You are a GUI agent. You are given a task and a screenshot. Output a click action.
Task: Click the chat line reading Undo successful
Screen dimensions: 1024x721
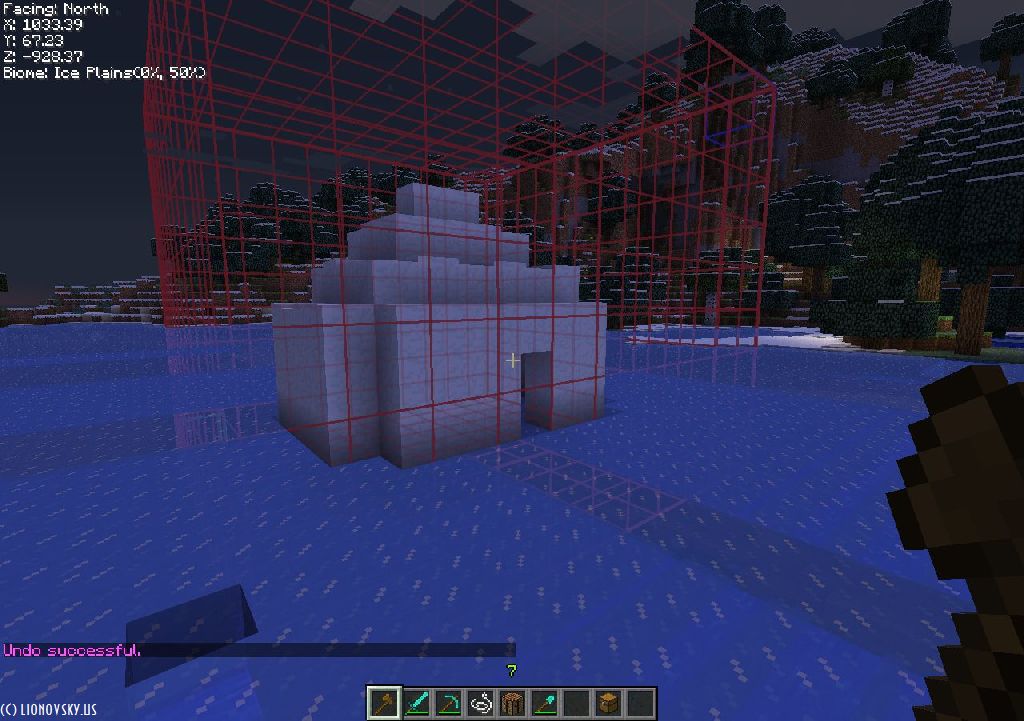tap(72, 650)
